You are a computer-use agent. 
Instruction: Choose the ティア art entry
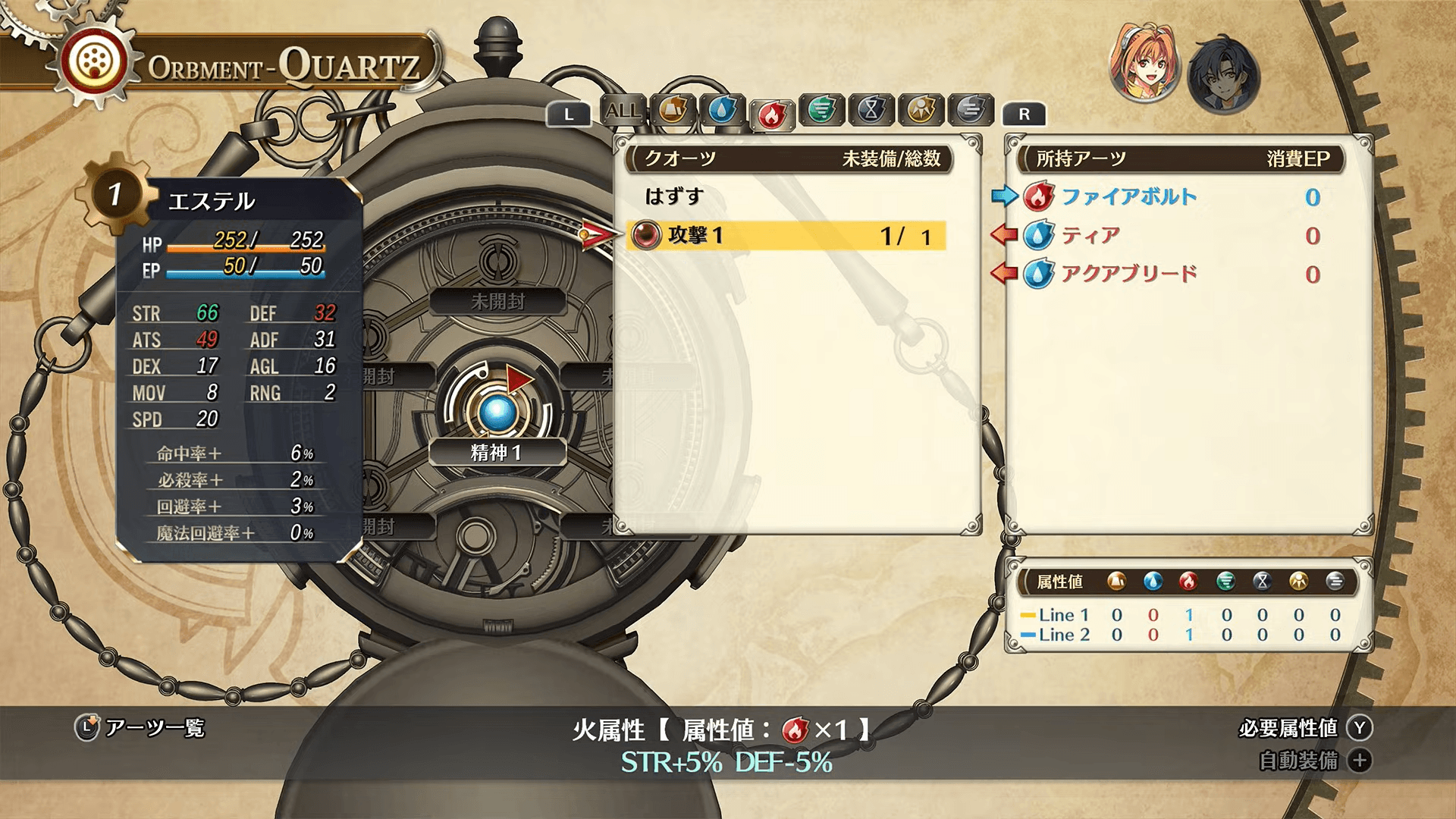click(1090, 236)
